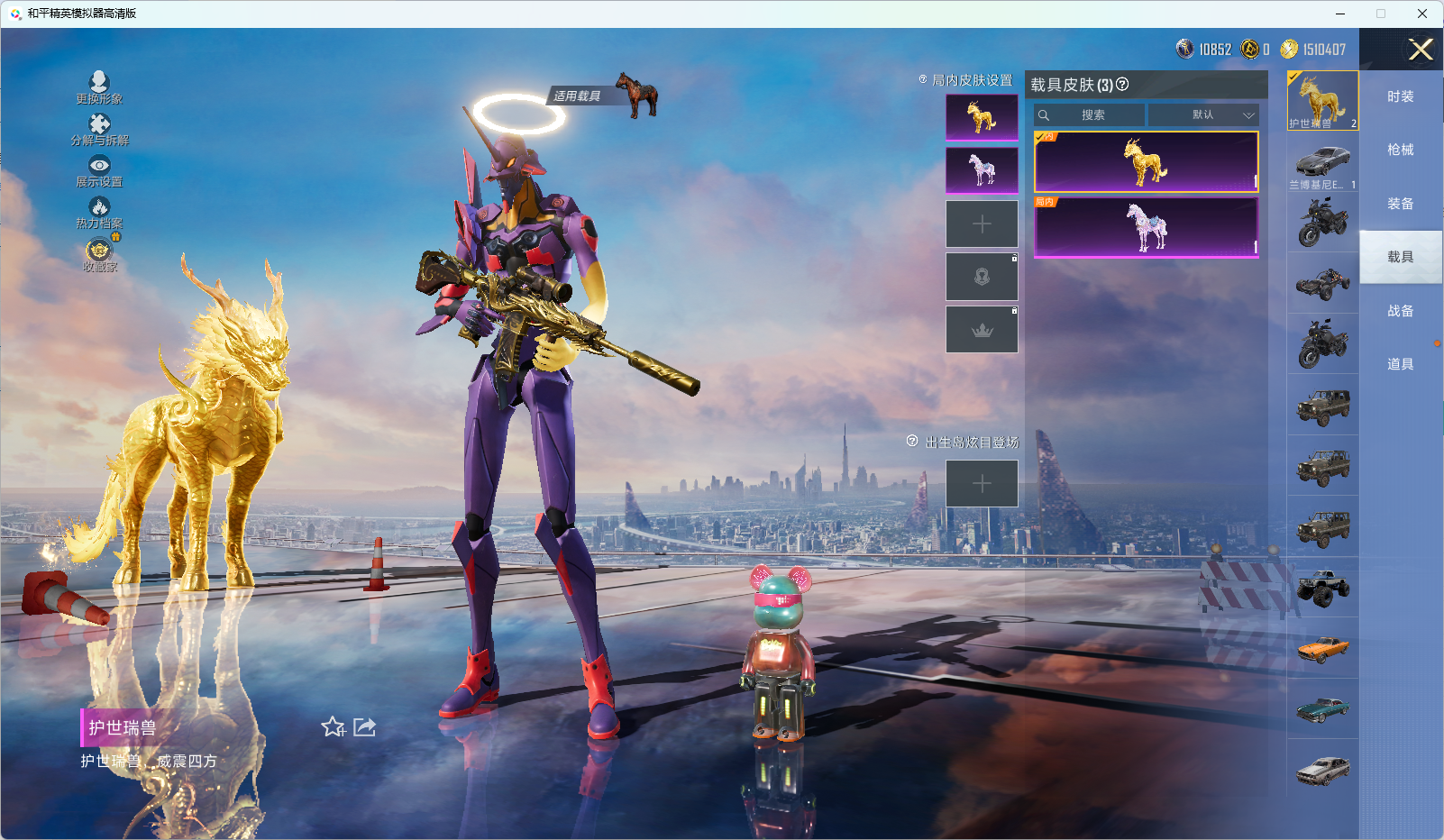The width and height of the screenshot is (1444, 840).
Task: Switch to the 时装 tab
Action: 1400,96
